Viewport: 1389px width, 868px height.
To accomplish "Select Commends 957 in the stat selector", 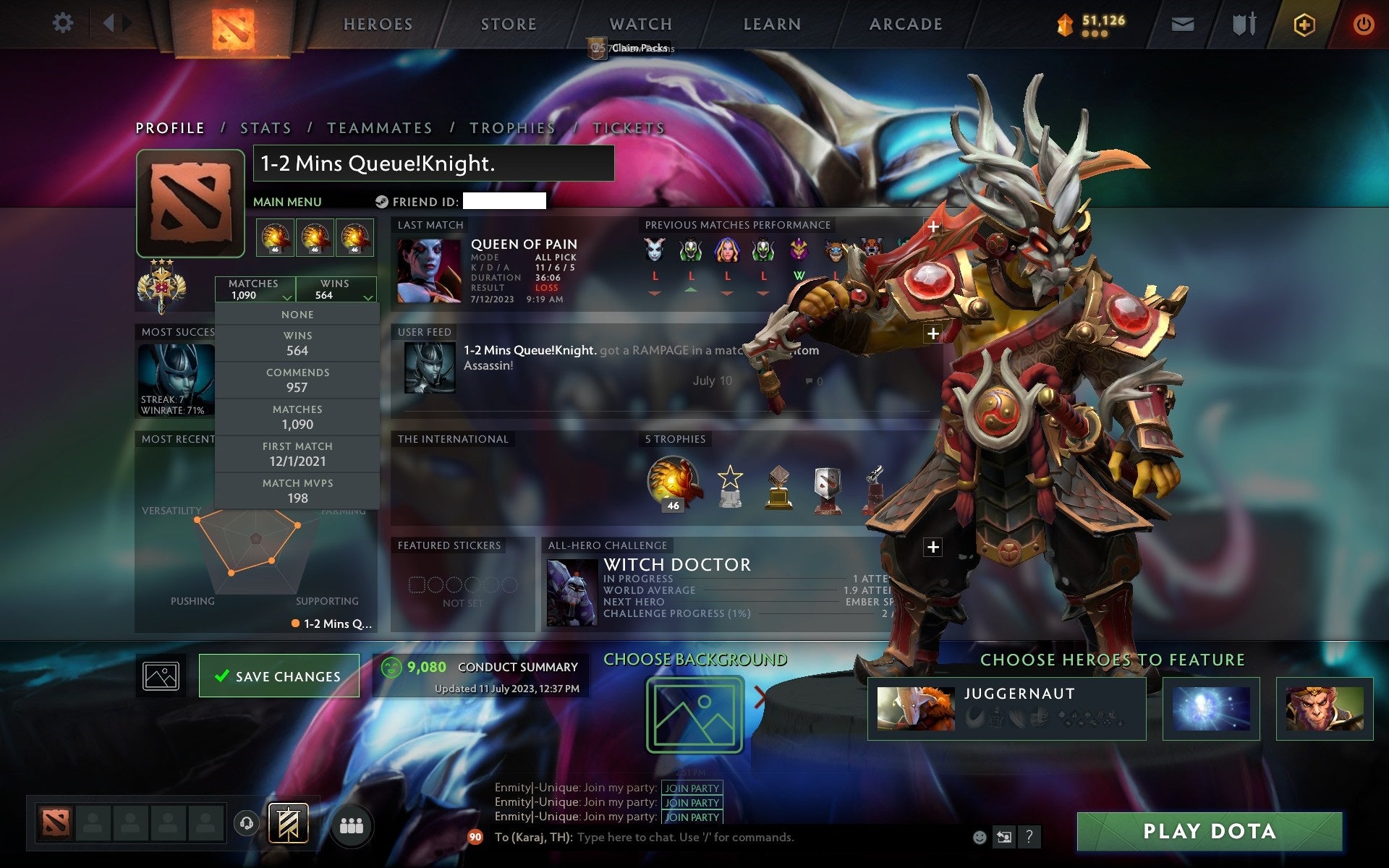I will click(297, 380).
